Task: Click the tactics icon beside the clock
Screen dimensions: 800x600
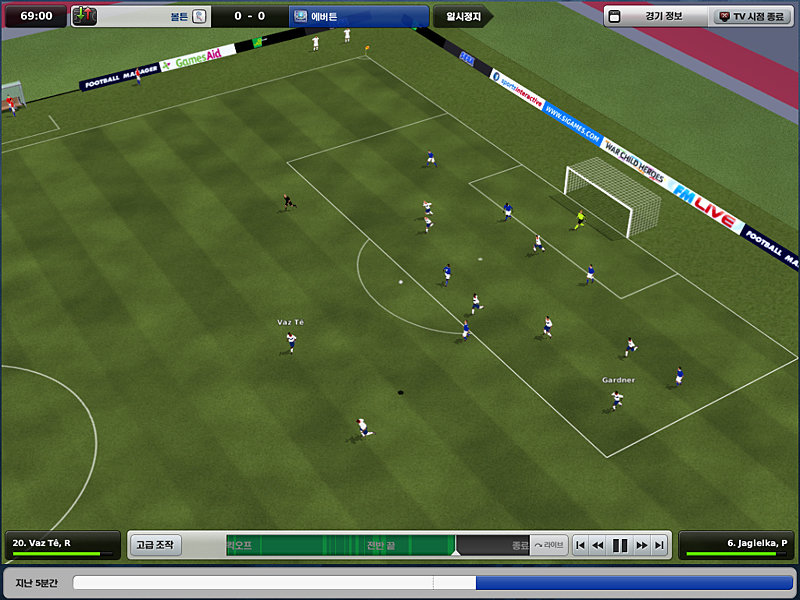Action: pos(85,16)
